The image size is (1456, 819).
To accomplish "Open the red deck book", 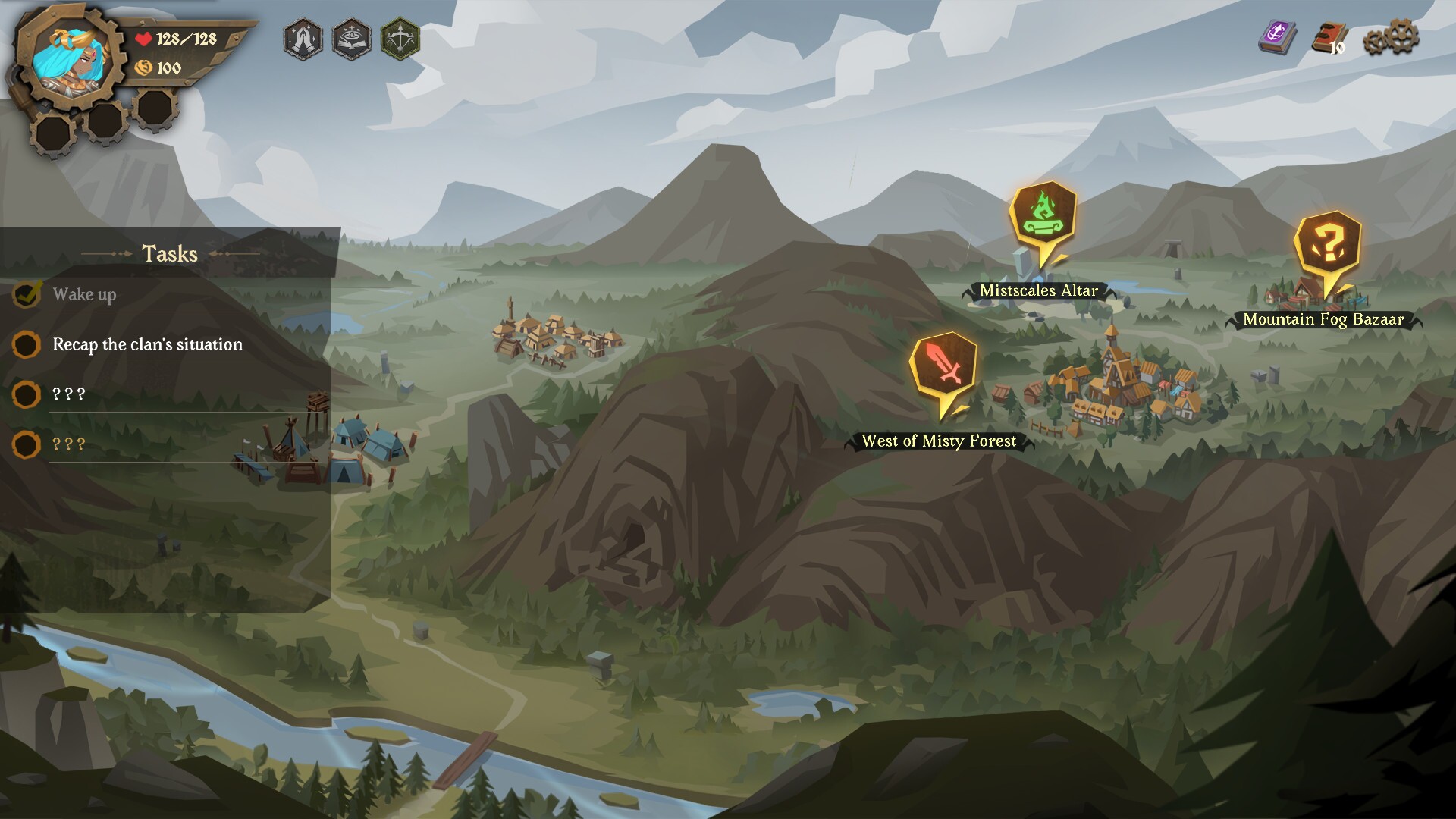I will 1329,38.
